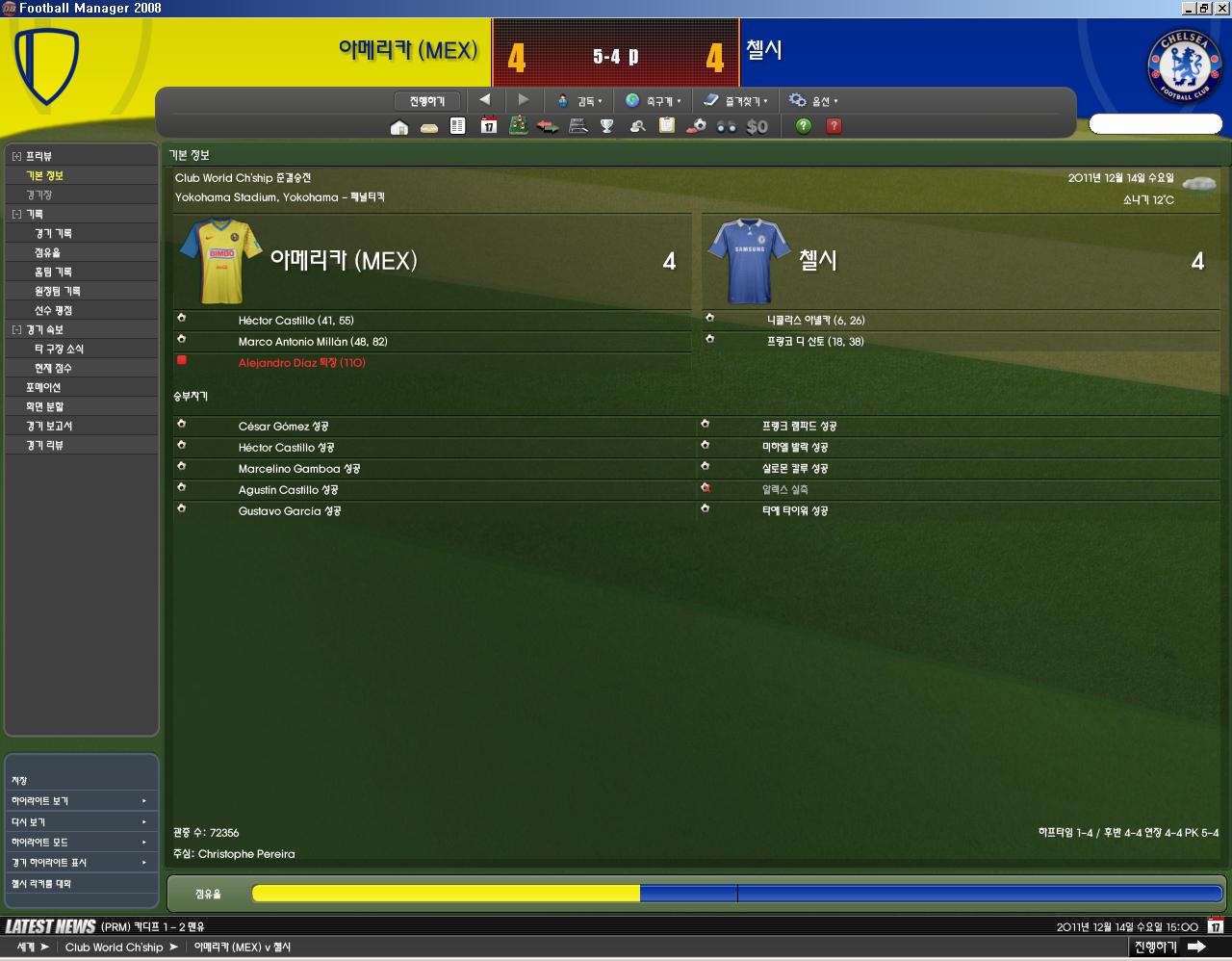Open the 축구계 dropdown menu
Image resolution: width=1232 pixels, height=961 pixels.
[x=653, y=101]
